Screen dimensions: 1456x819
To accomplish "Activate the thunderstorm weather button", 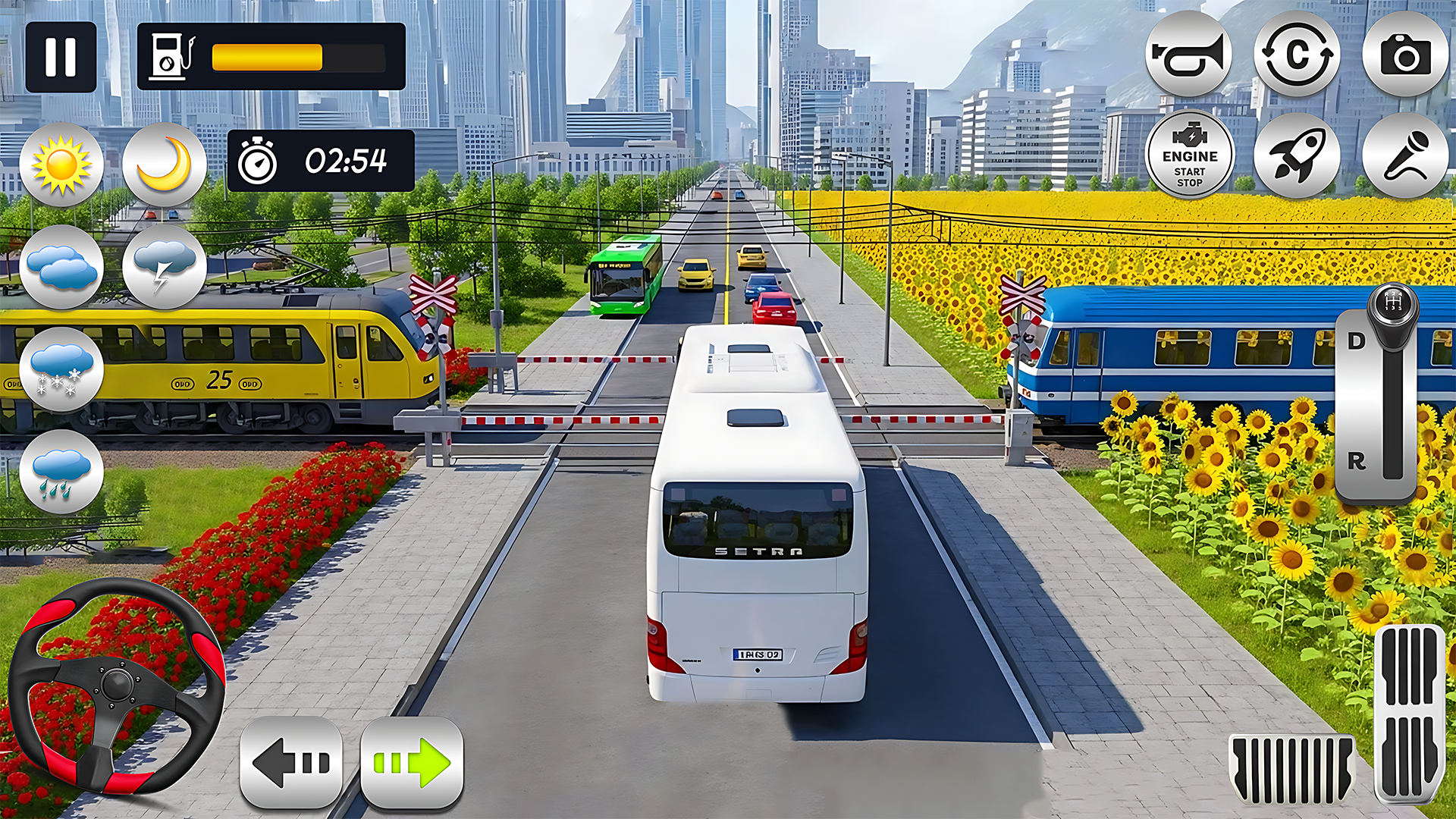I will pyautogui.click(x=165, y=267).
